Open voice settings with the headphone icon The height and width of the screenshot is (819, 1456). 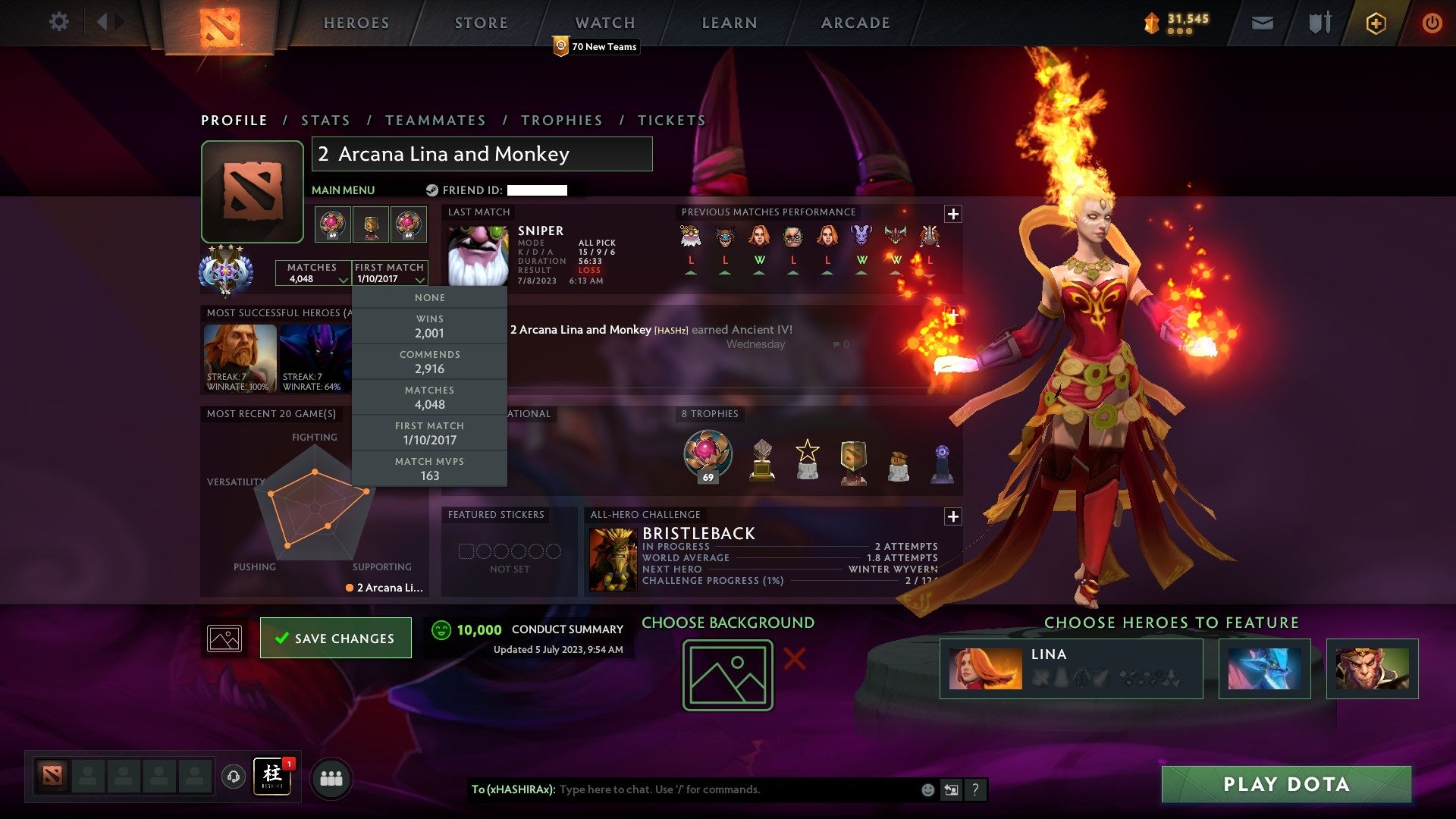point(233,777)
